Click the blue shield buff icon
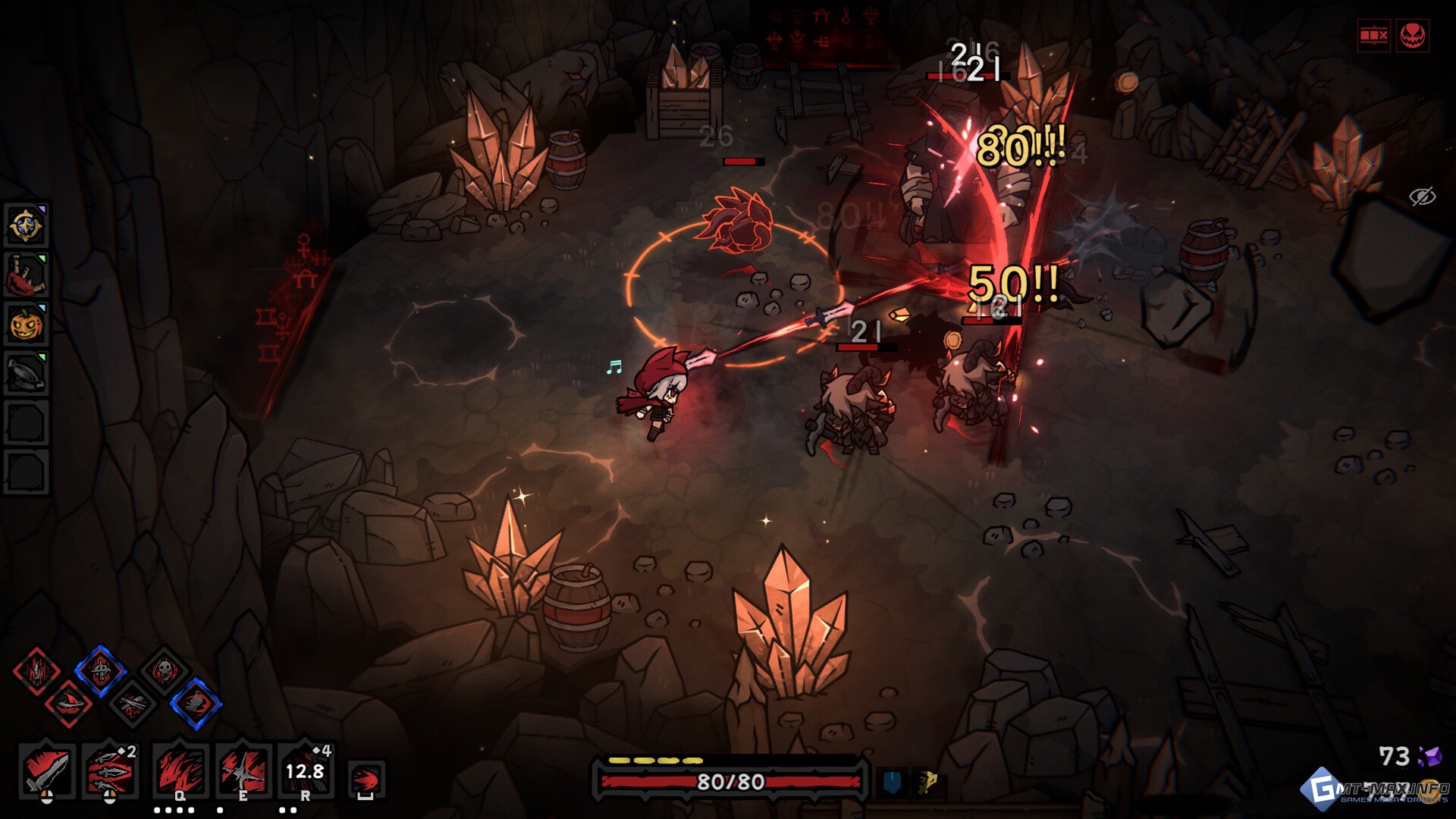Screen dimensions: 1456x819 [x=892, y=782]
